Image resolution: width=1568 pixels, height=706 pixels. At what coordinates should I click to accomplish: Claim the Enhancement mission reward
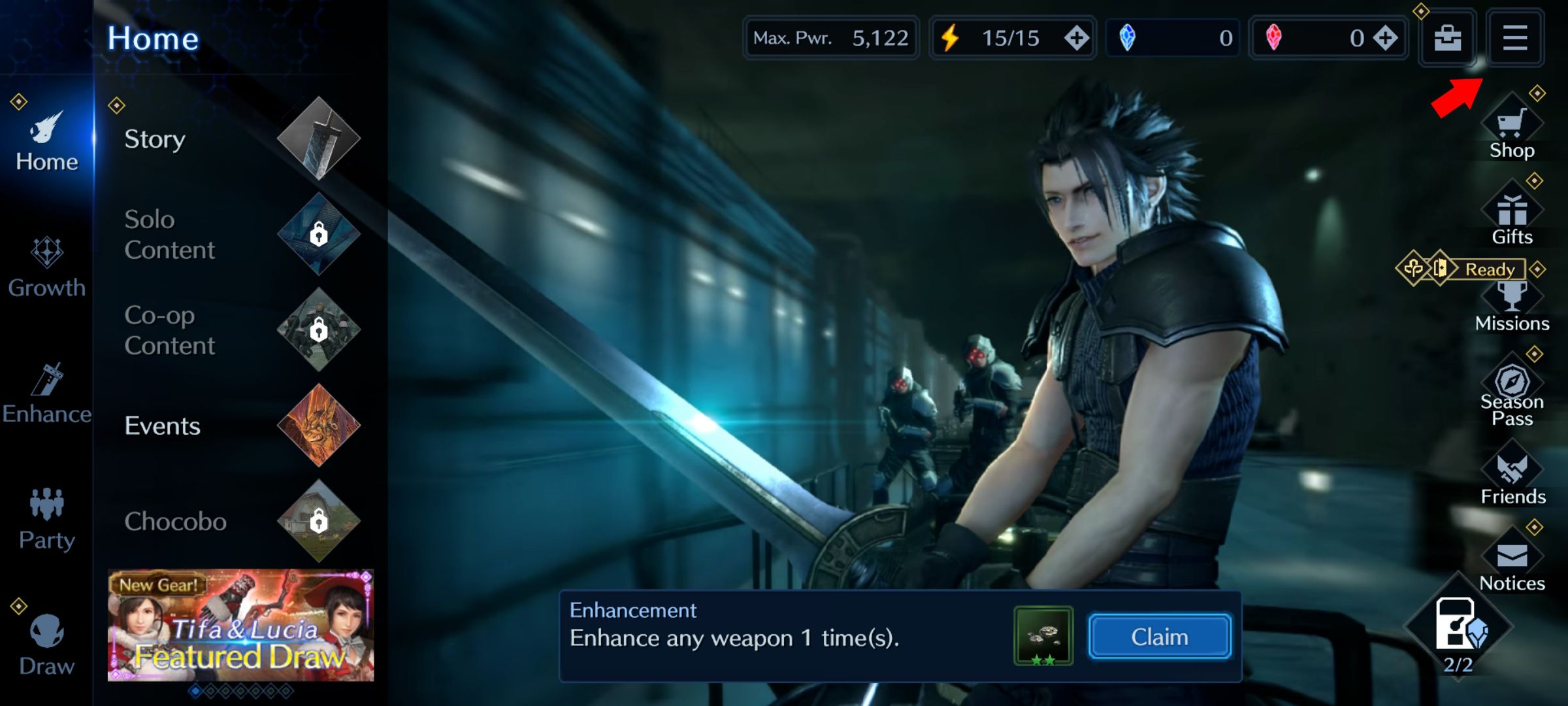[1160, 636]
